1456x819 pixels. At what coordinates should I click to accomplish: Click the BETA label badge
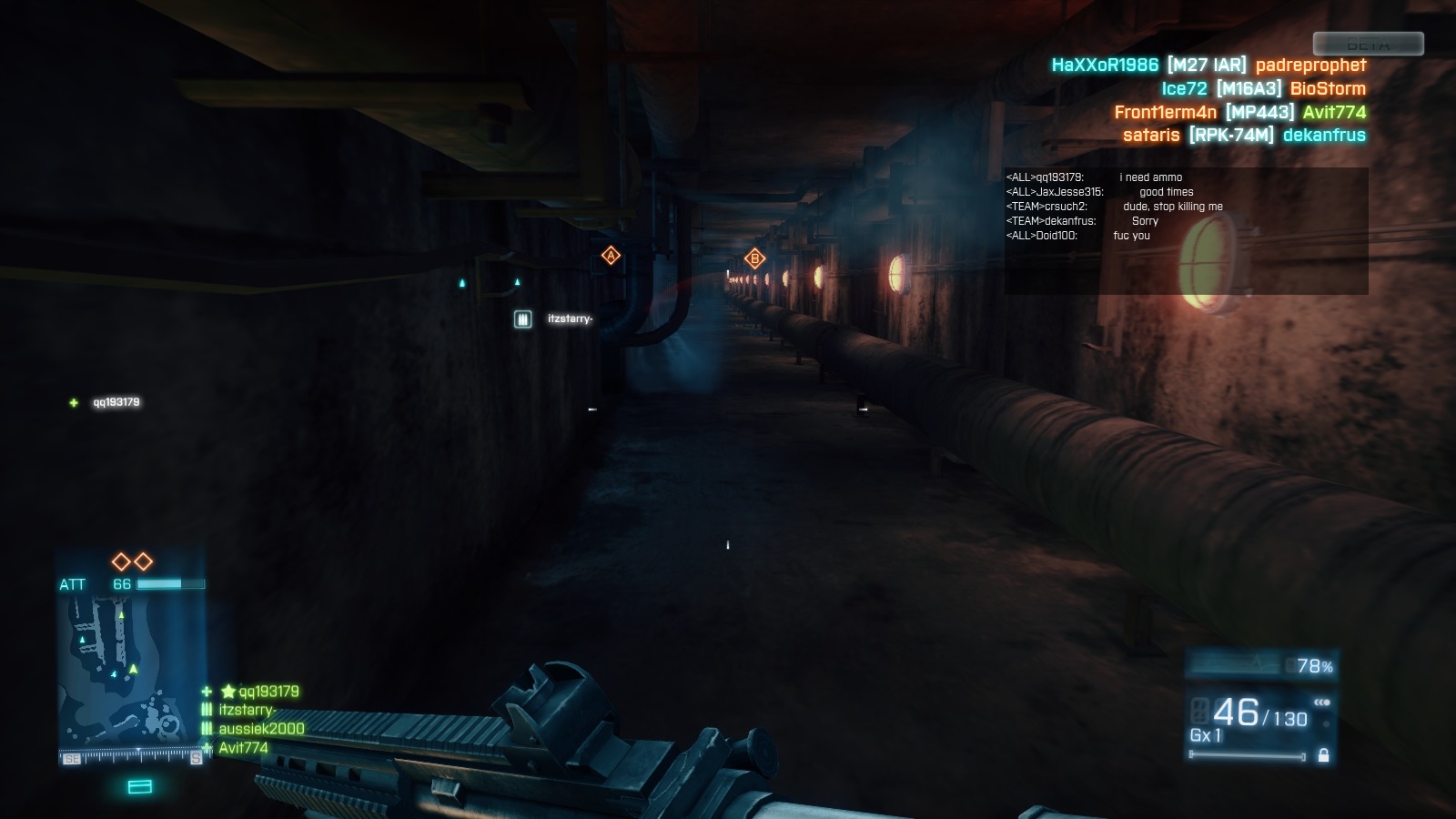[x=1368, y=44]
